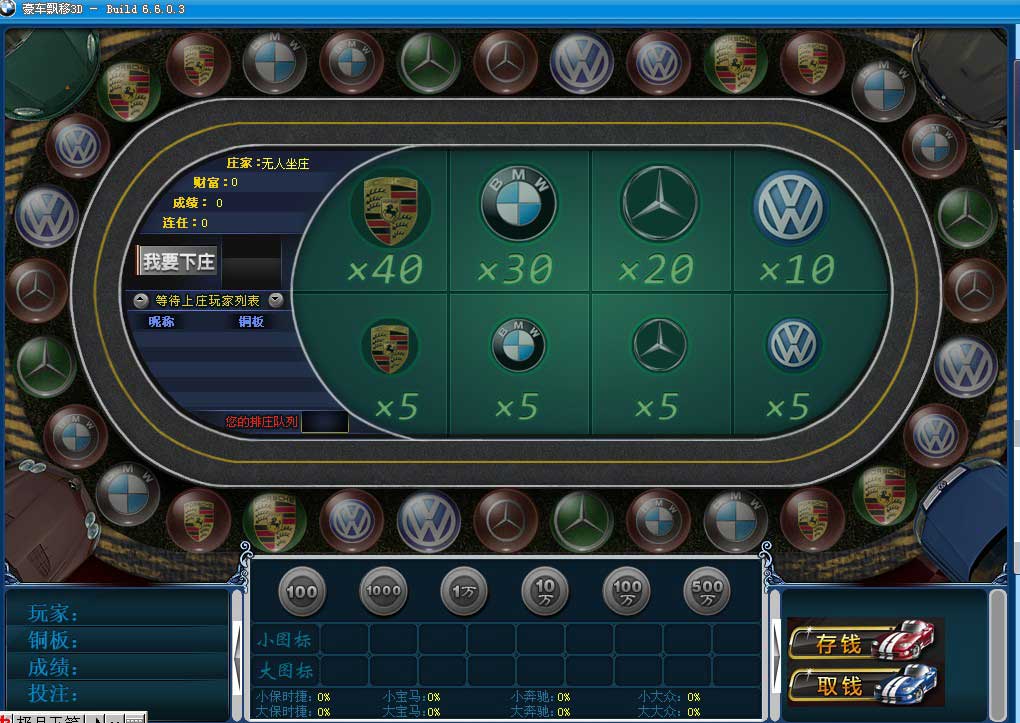
Task: Click the 我要下庄 button
Action: click(178, 262)
